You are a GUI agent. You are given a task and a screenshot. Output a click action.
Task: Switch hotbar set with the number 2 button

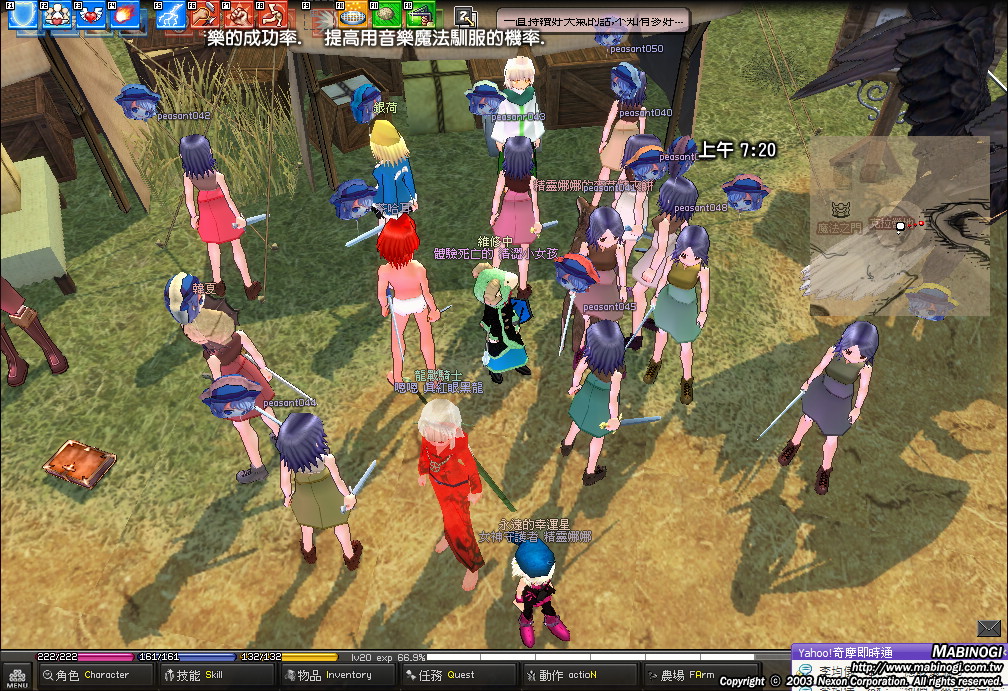pyautogui.click(x=465, y=16)
